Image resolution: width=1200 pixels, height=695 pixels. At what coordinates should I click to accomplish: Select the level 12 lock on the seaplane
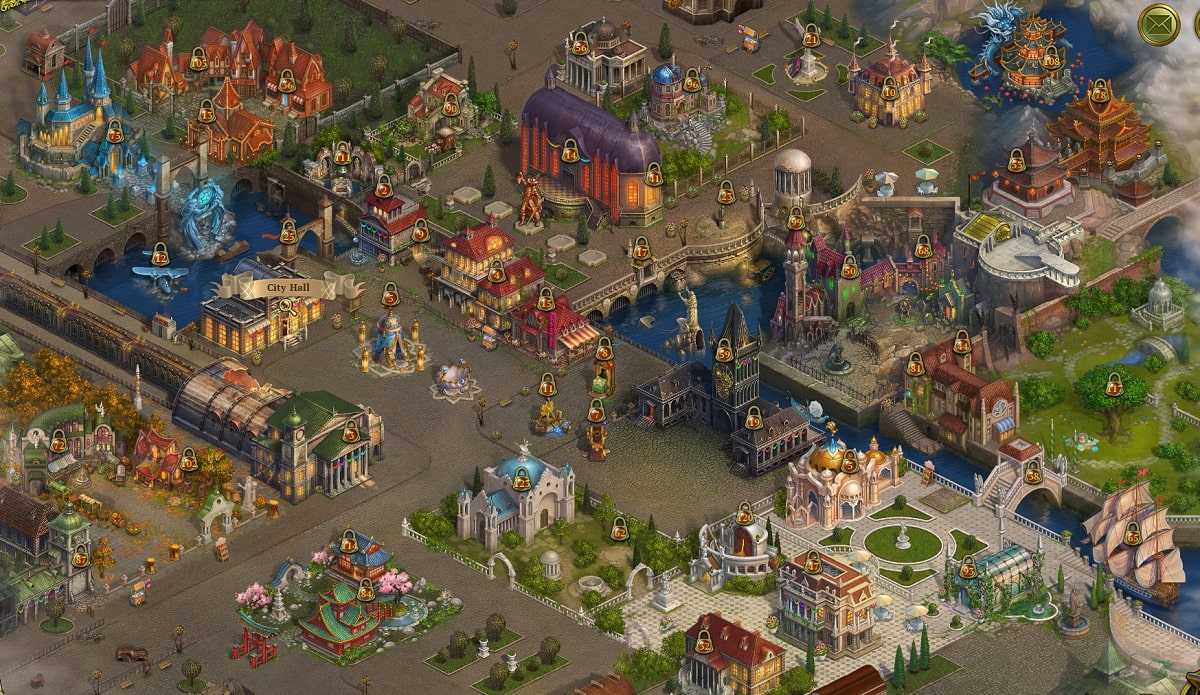click(x=160, y=256)
